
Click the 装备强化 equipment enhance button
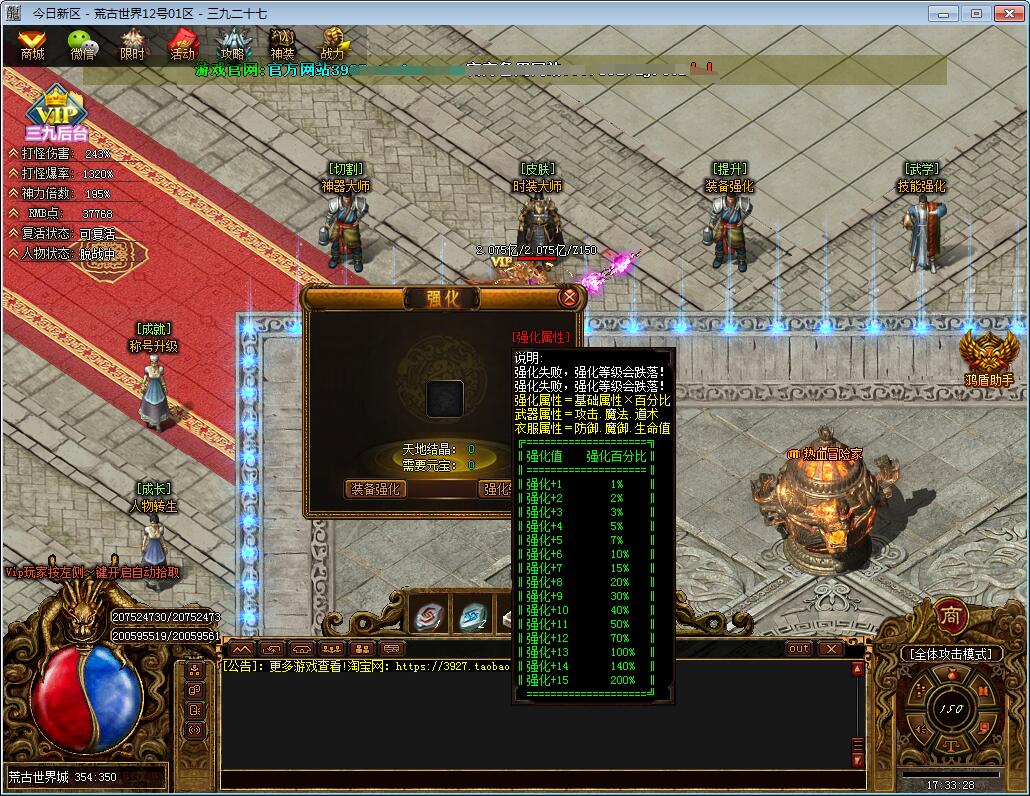click(x=376, y=489)
